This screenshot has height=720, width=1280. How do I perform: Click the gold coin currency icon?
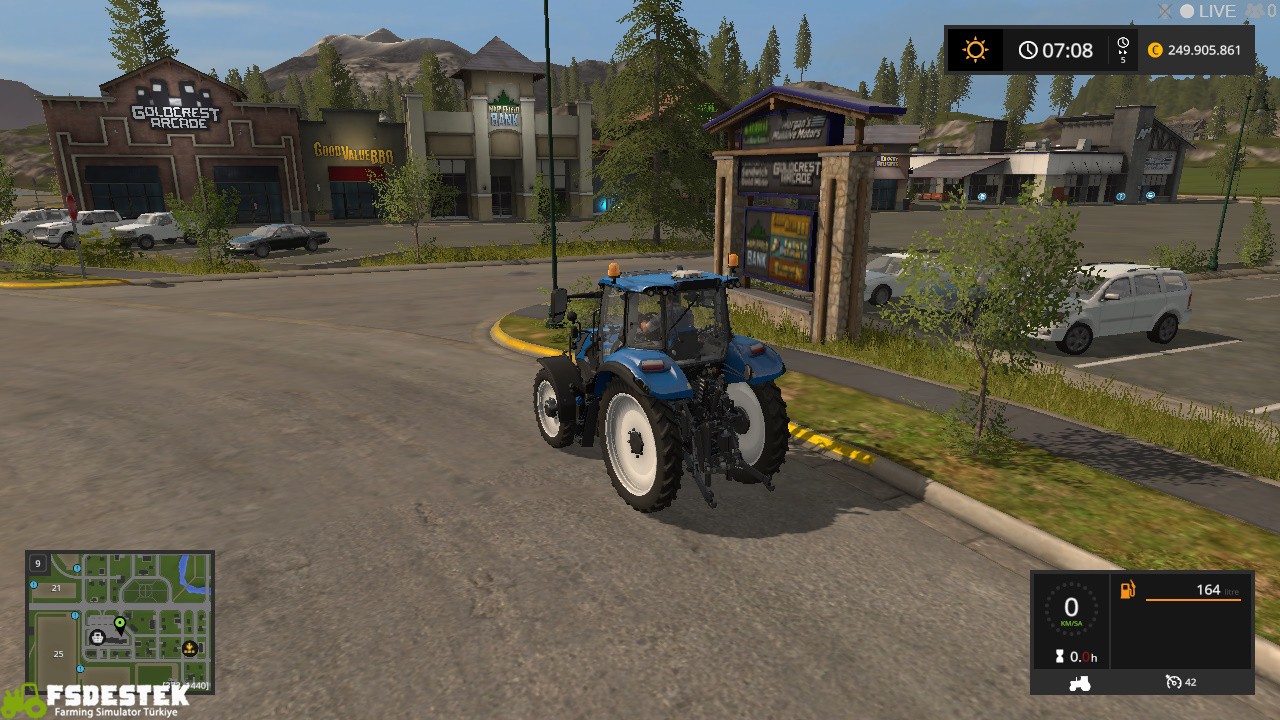pos(1156,50)
